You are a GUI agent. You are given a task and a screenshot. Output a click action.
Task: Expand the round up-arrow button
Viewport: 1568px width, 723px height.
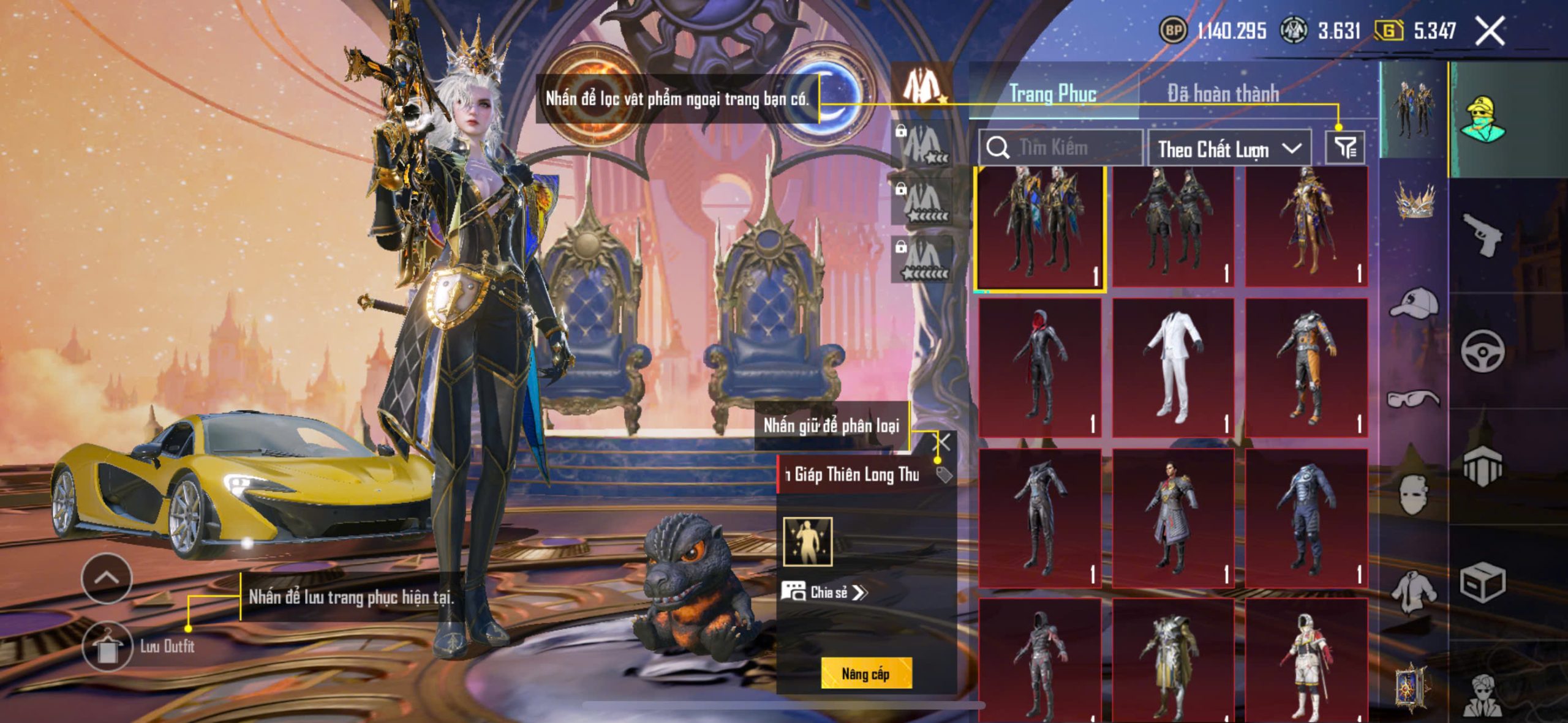coord(107,577)
